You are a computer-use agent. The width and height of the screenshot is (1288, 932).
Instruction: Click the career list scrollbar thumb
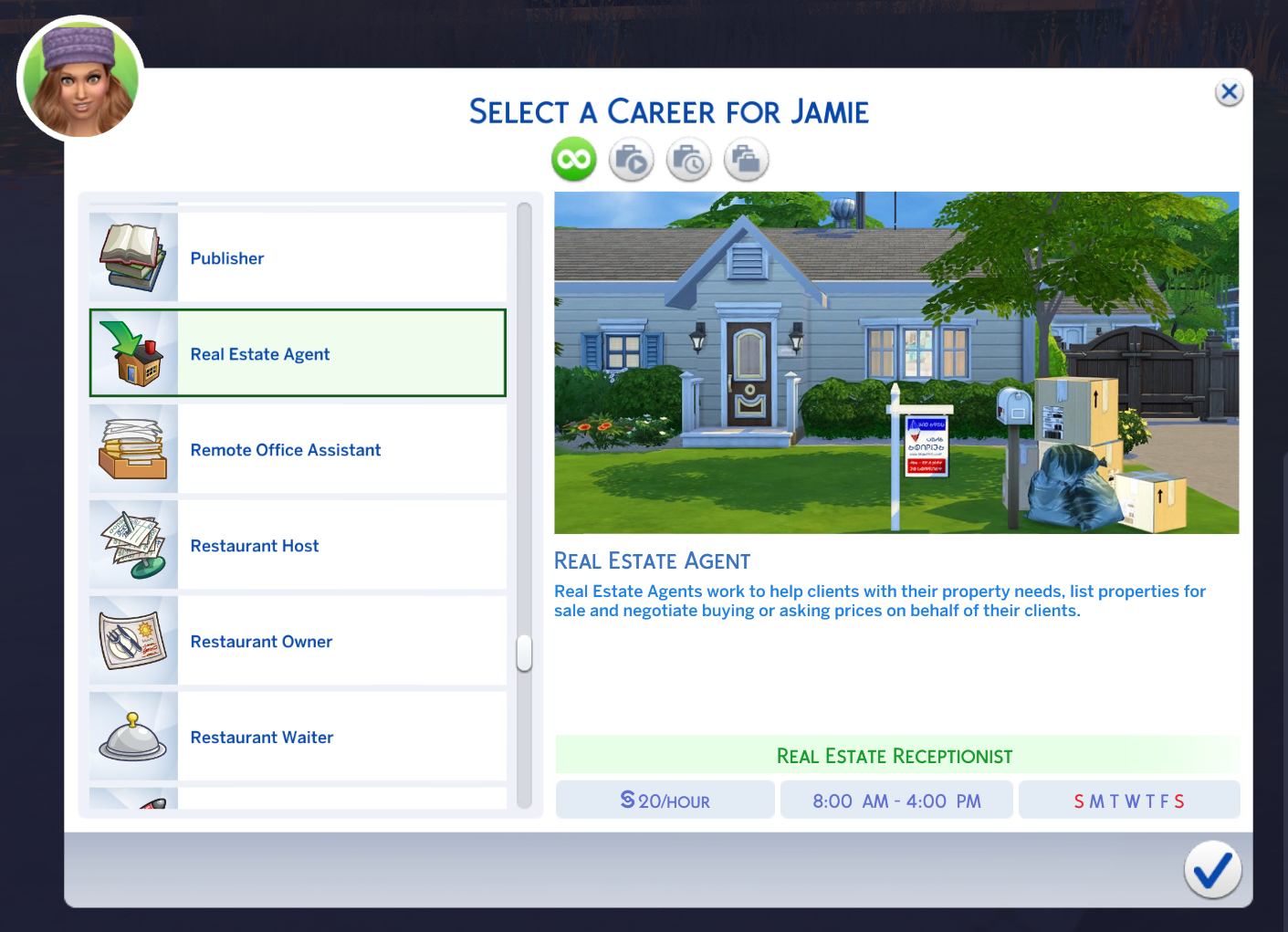(x=522, y=653)
